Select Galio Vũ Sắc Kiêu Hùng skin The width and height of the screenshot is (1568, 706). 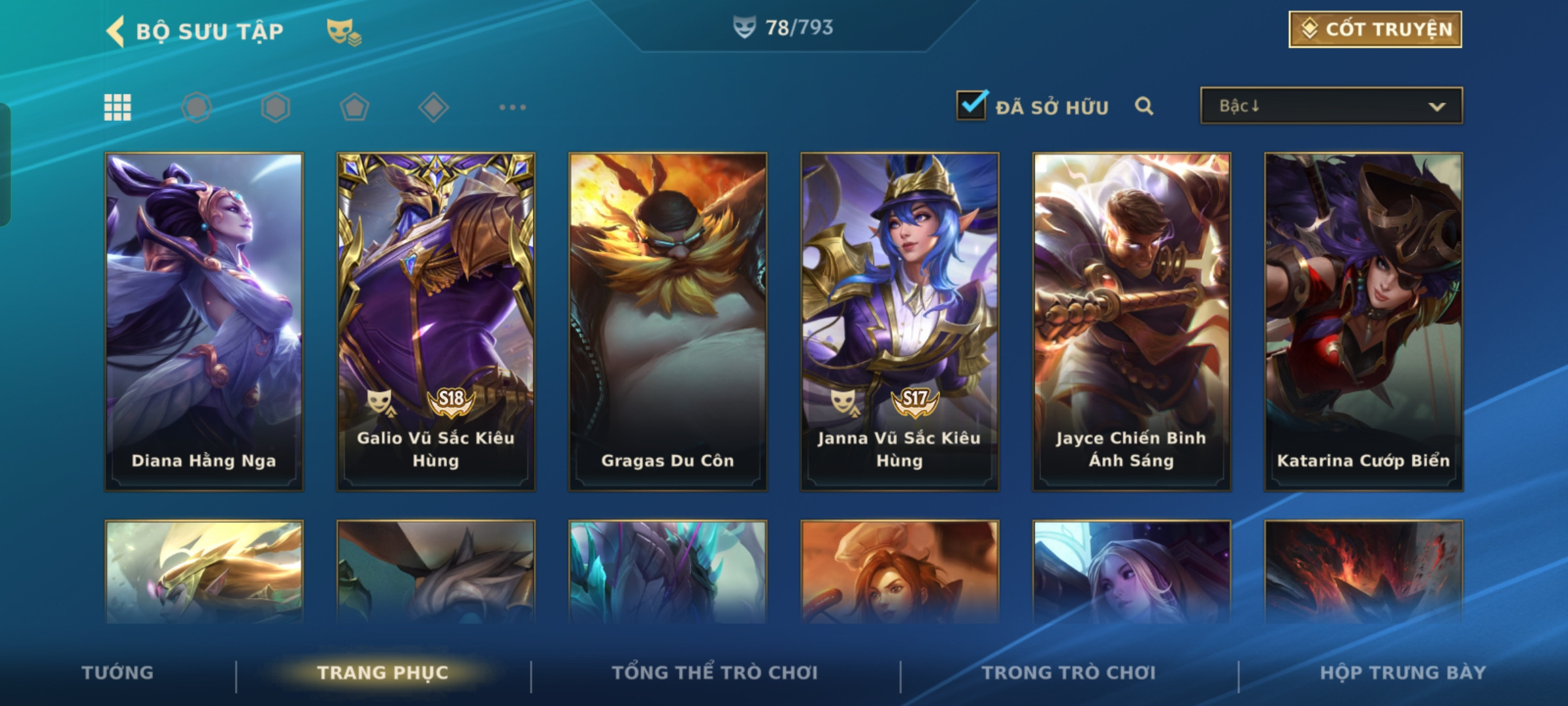436,321
